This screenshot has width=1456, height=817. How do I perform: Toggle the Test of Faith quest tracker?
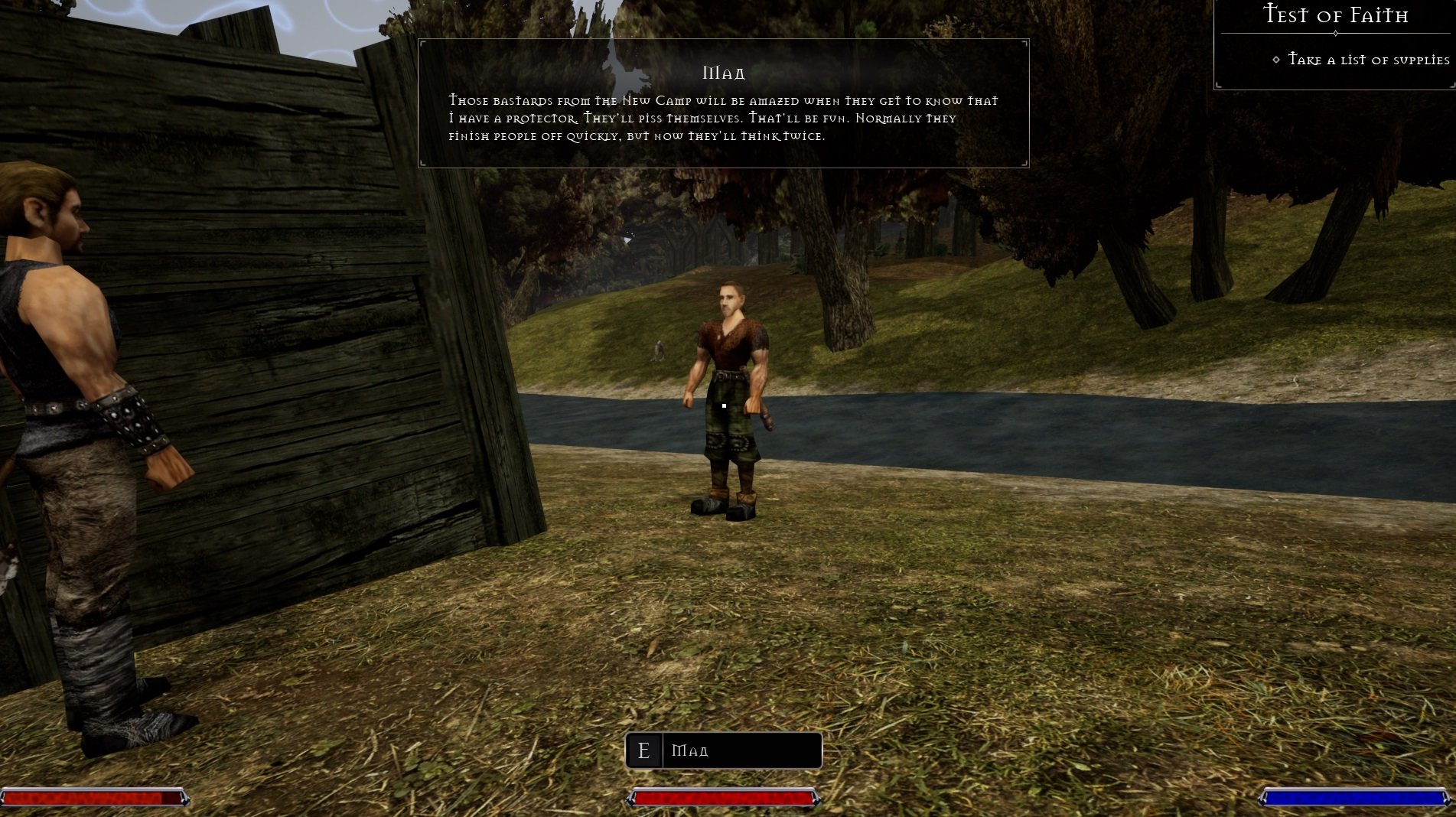point(1334,15)
